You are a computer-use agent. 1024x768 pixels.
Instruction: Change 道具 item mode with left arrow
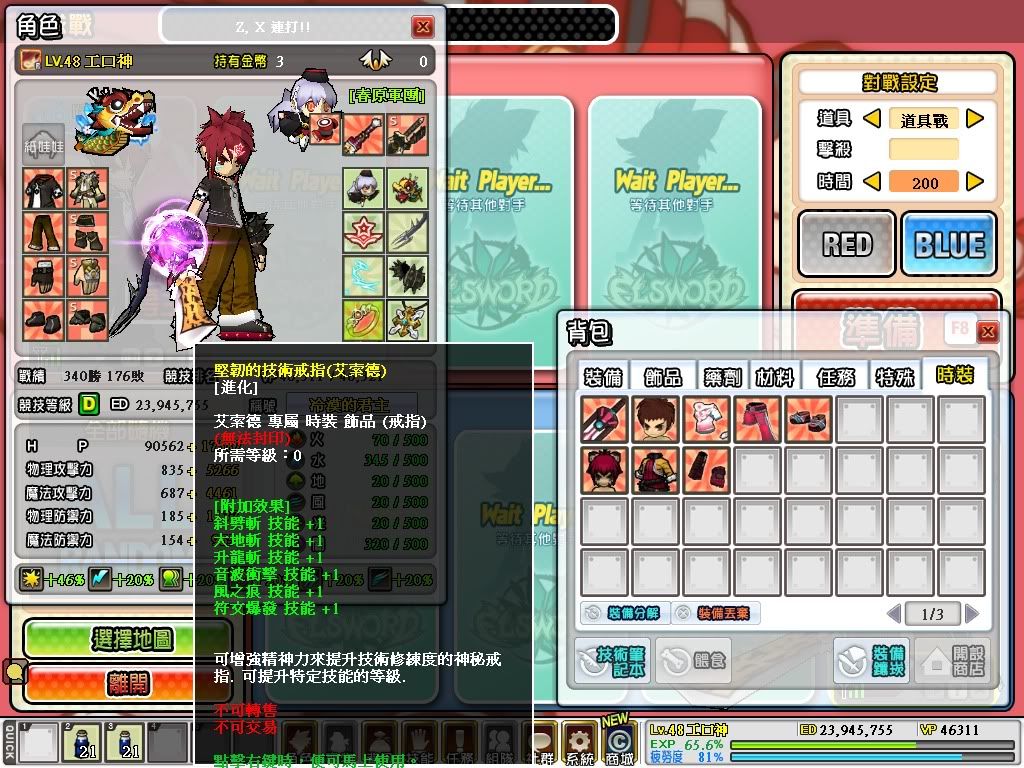pyautogui.click(x=871, y=119)
